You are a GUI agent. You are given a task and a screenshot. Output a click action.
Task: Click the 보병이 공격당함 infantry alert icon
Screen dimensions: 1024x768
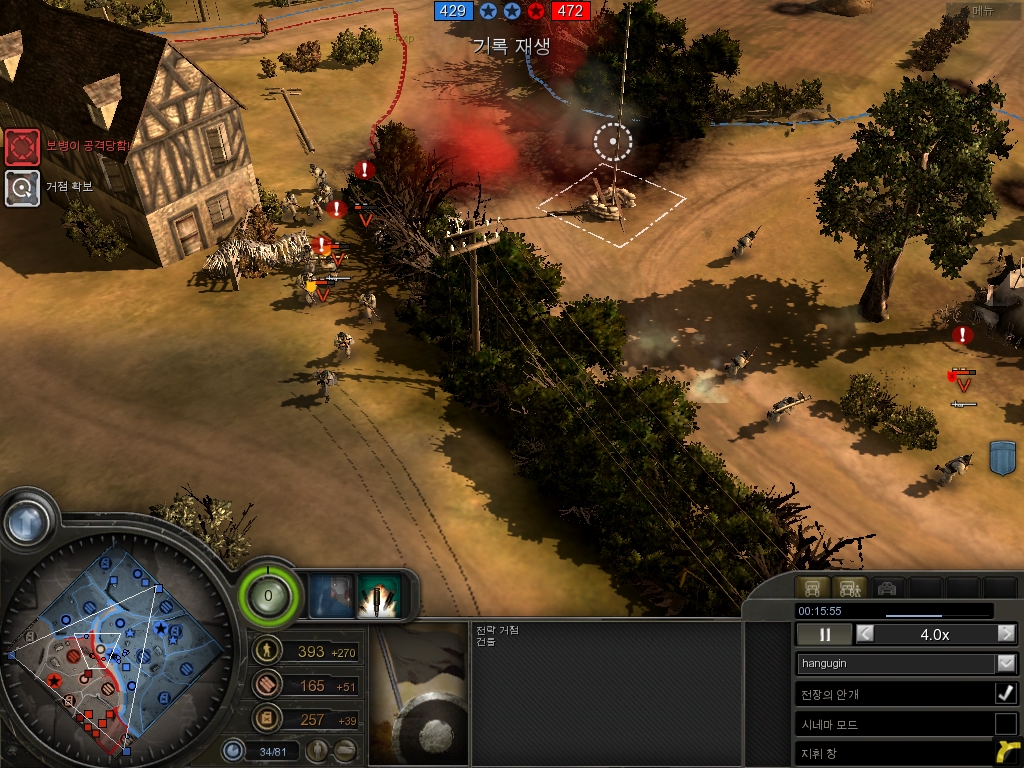(22, 147)
